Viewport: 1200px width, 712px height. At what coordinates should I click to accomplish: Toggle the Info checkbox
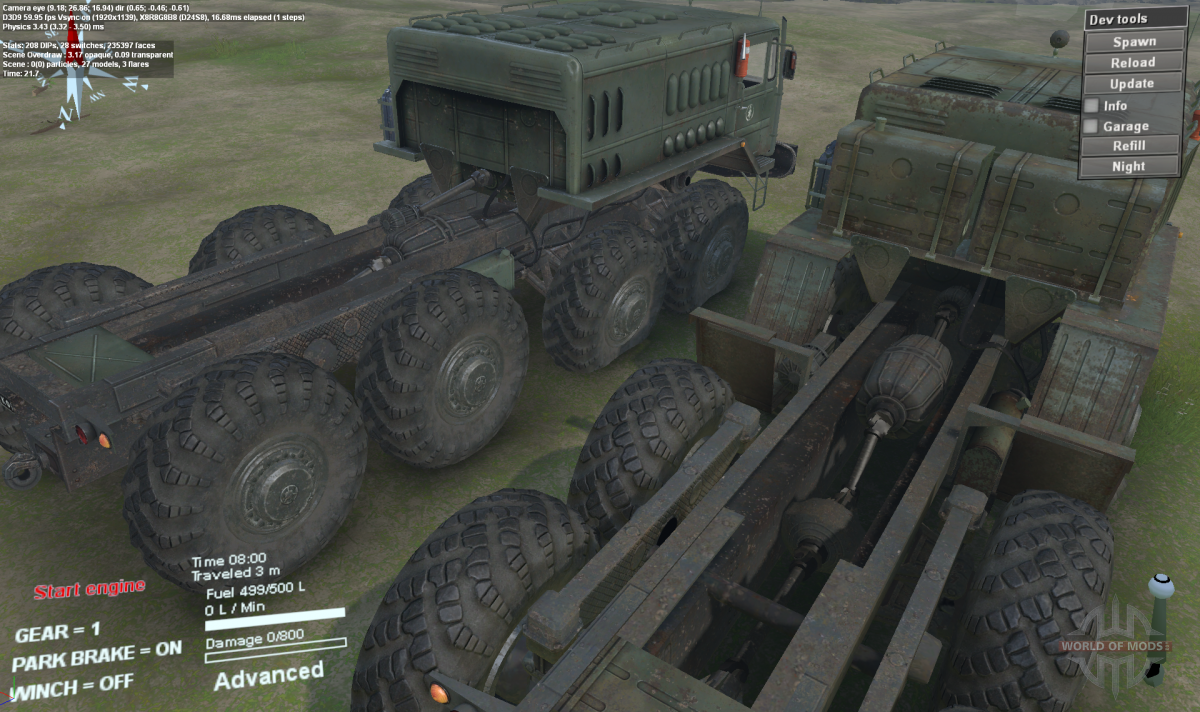click(1091, 105)
